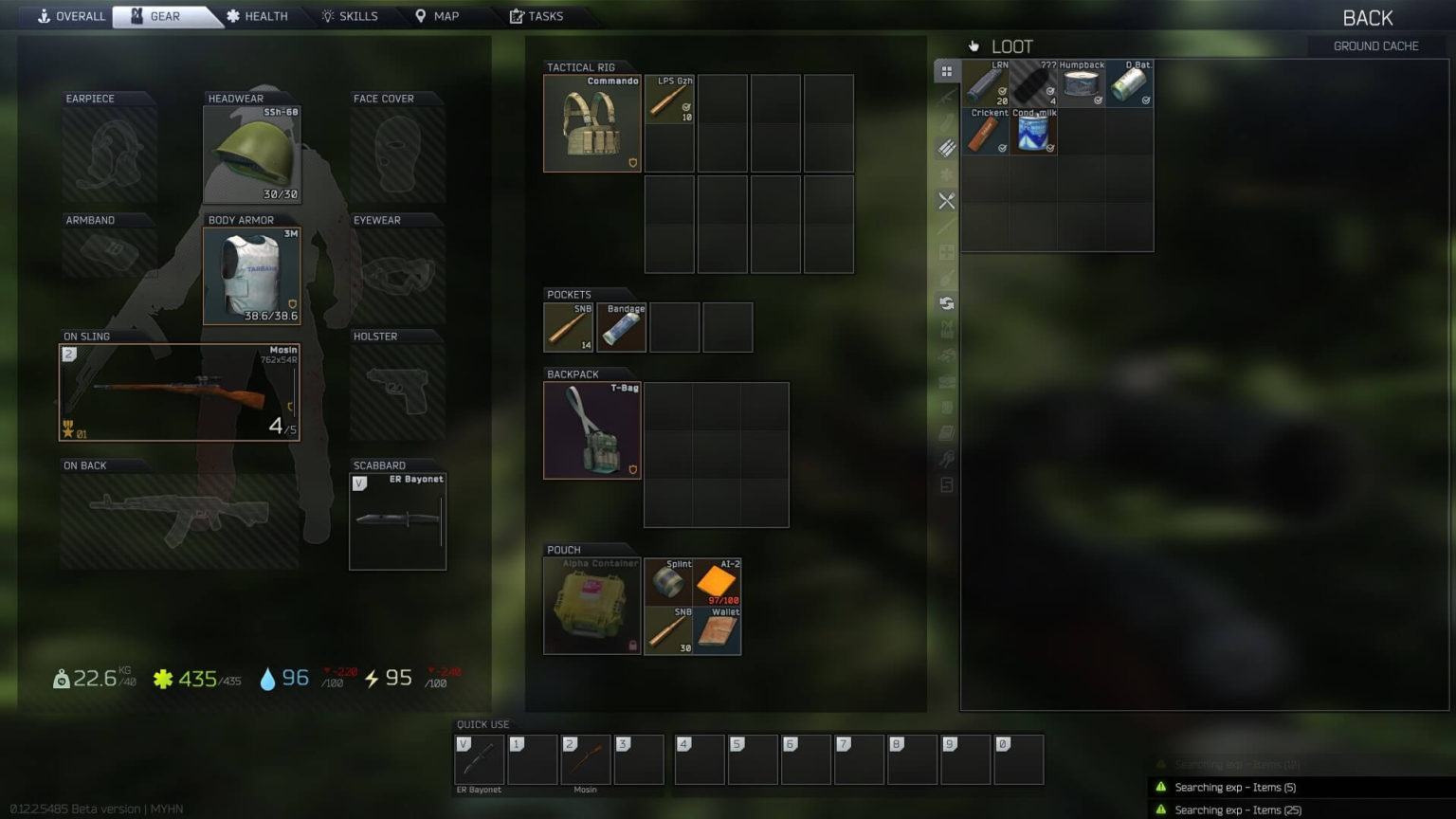Screen dimensions: 1456x819
Task: Click the lightning energy icon showing 95
Action: coord(370,678)
